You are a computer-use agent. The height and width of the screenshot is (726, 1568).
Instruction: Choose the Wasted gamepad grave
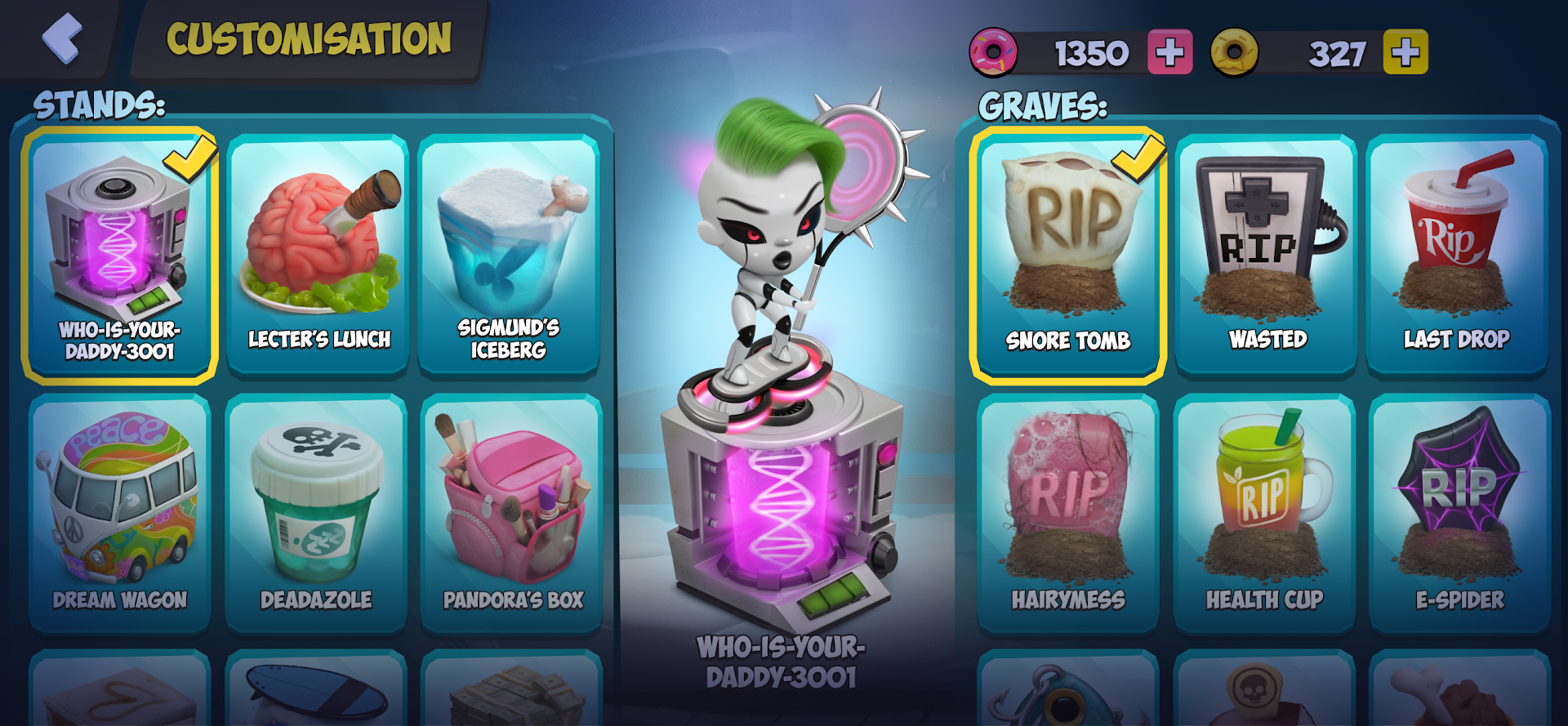[1266, 255]
